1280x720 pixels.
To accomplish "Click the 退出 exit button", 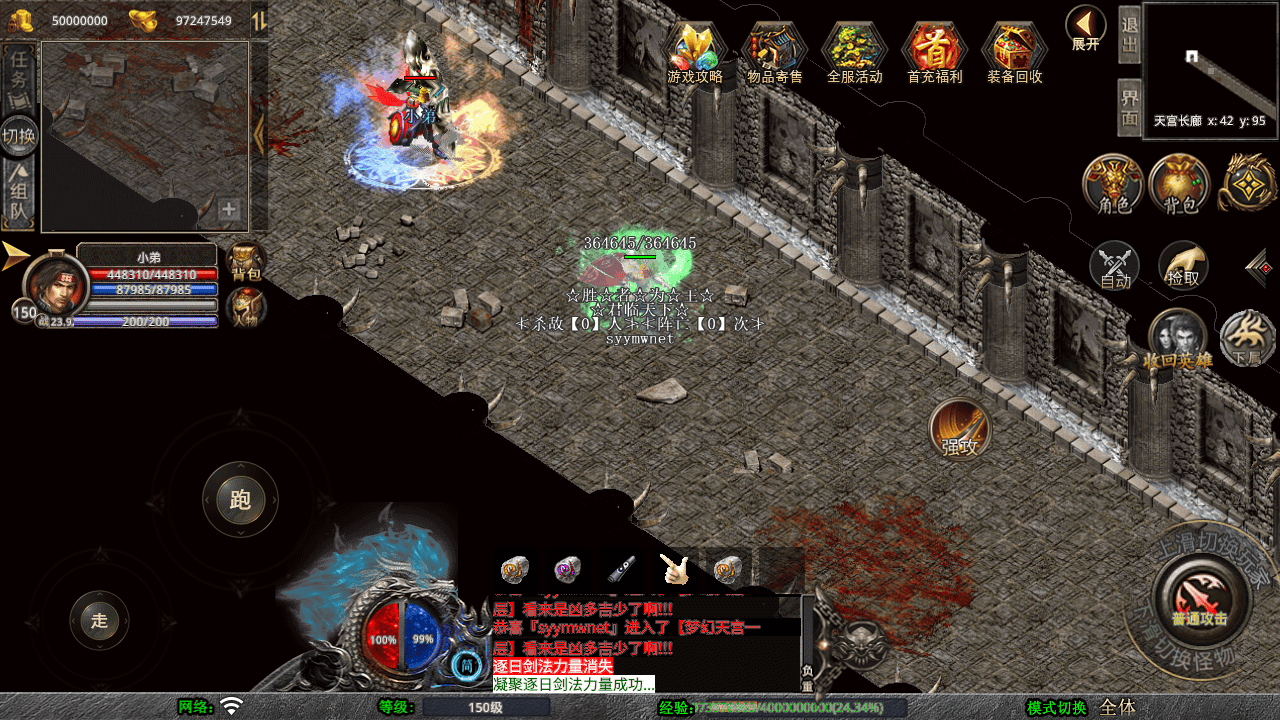I will pyautogui.click(x=1129, y=34).
